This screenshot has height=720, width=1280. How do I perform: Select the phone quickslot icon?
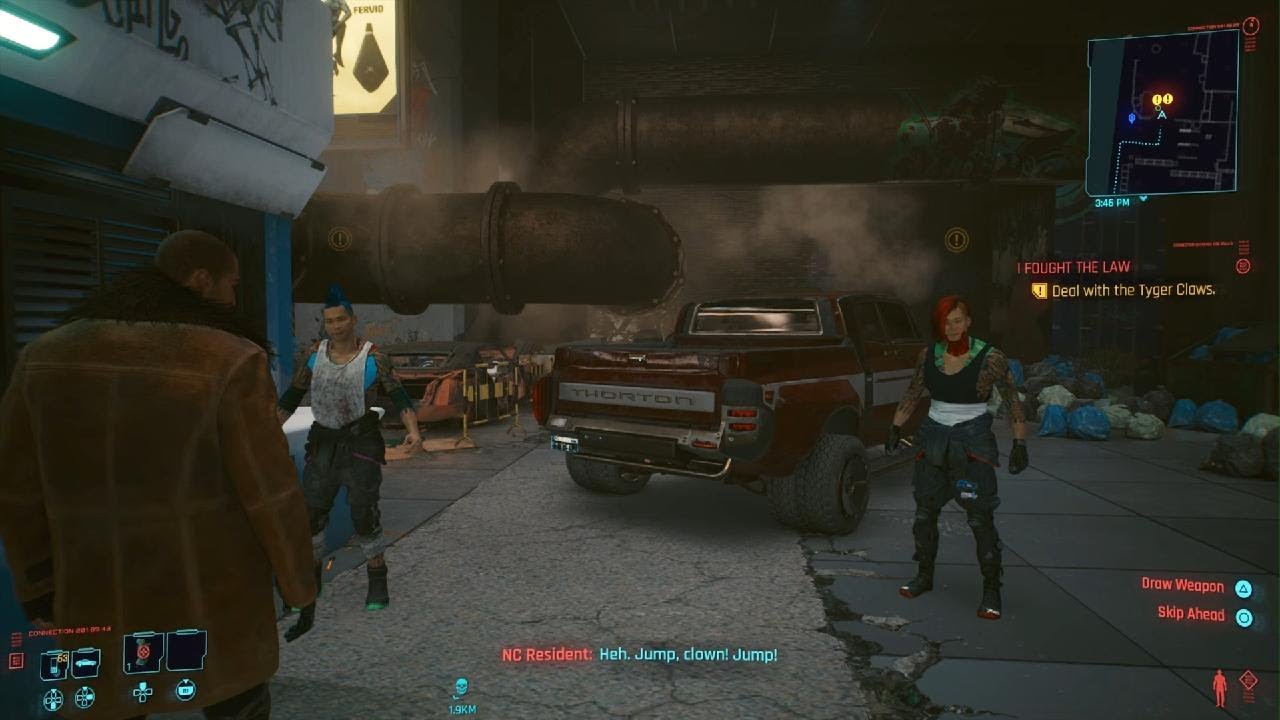coord(54,662)
